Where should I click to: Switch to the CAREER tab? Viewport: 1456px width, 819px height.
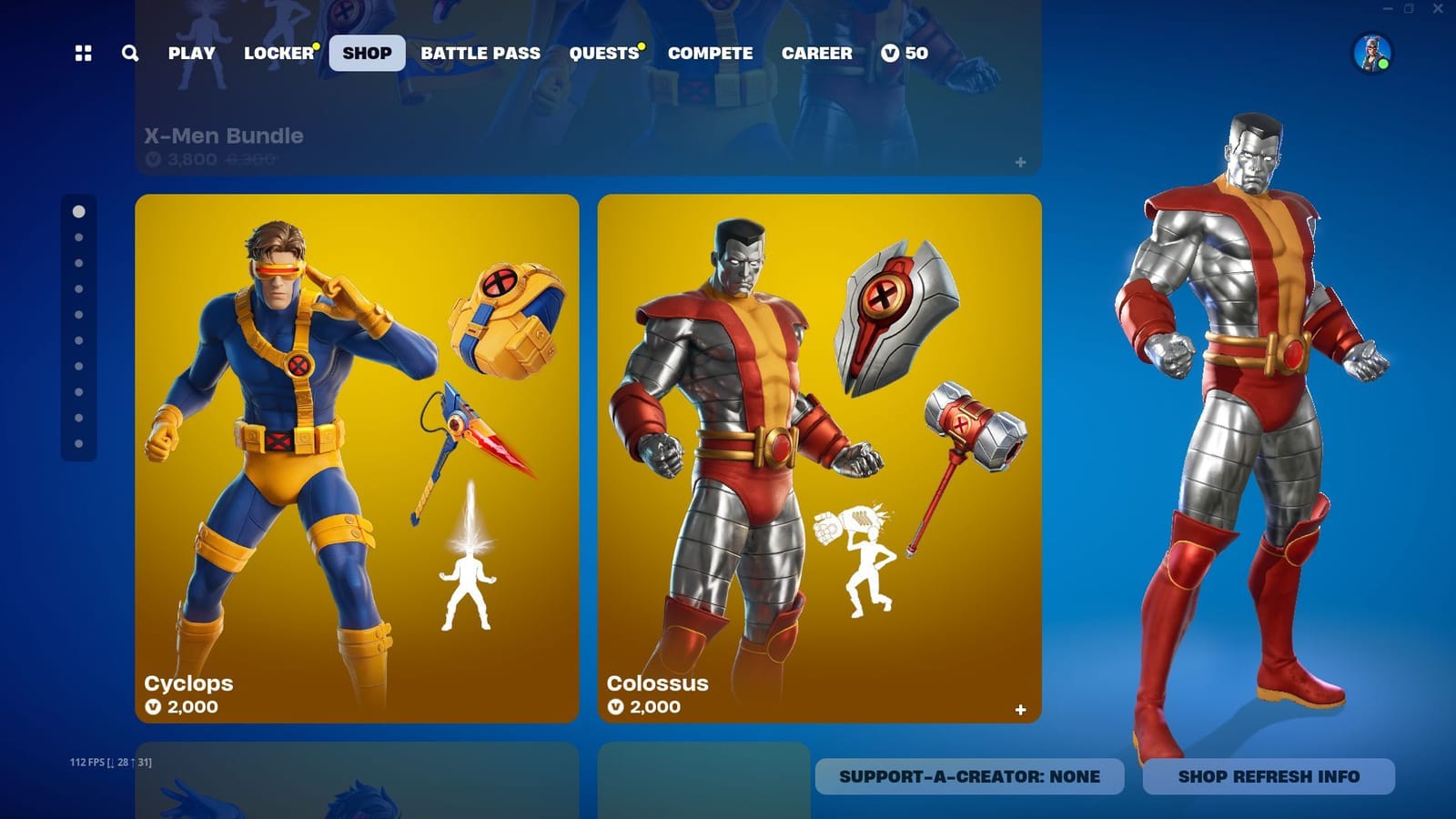click(x=817, y=53)
